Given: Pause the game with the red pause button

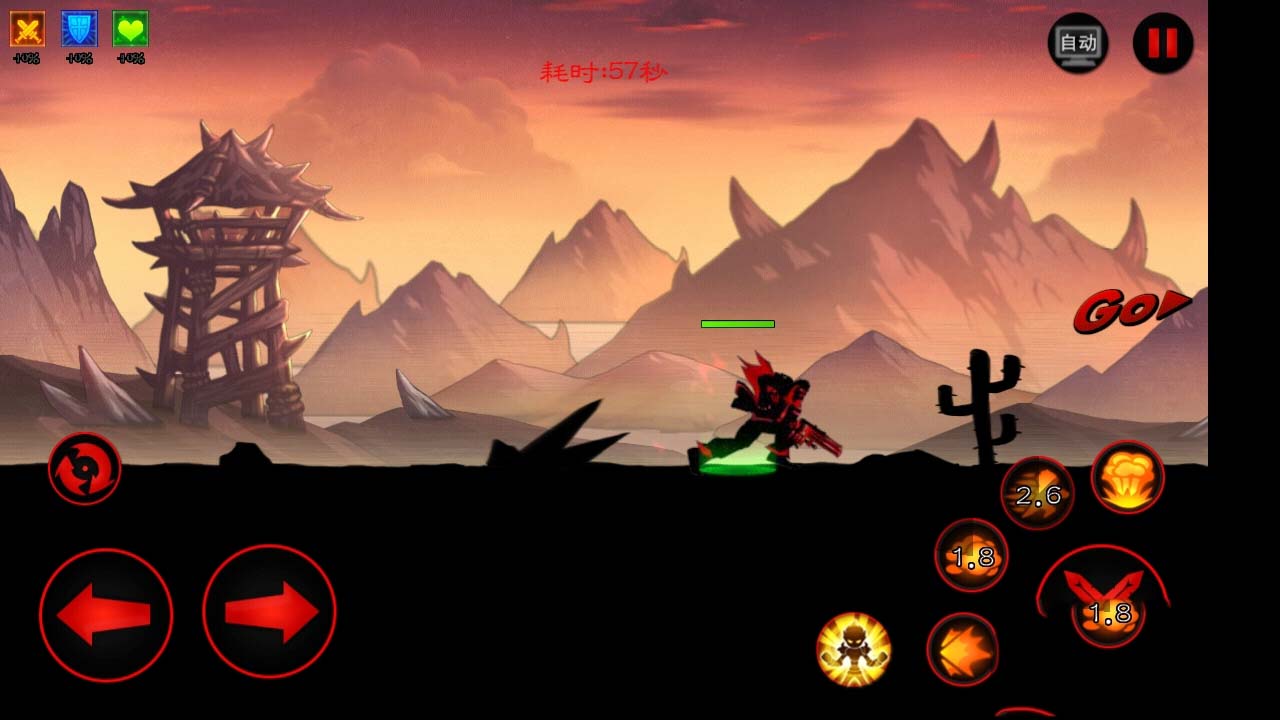Looking at the screenshot, I should click(1162, 43).
